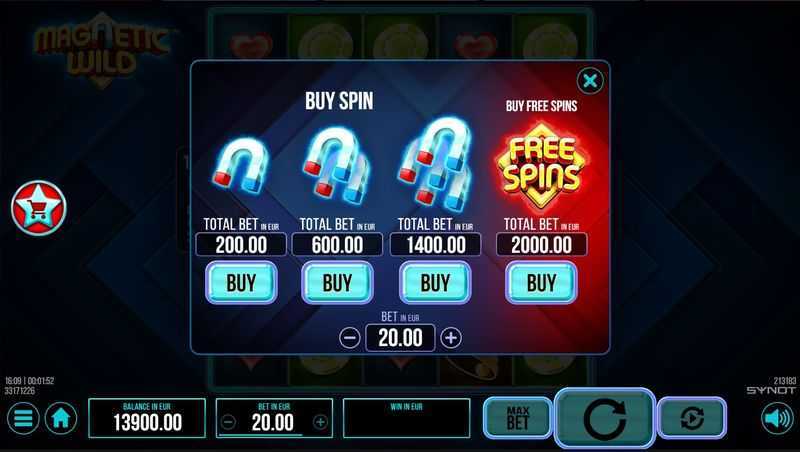This screenshot has width=800, height=452.
Task: Close the Buy Spin popup
Action: [x=590, y=81]
